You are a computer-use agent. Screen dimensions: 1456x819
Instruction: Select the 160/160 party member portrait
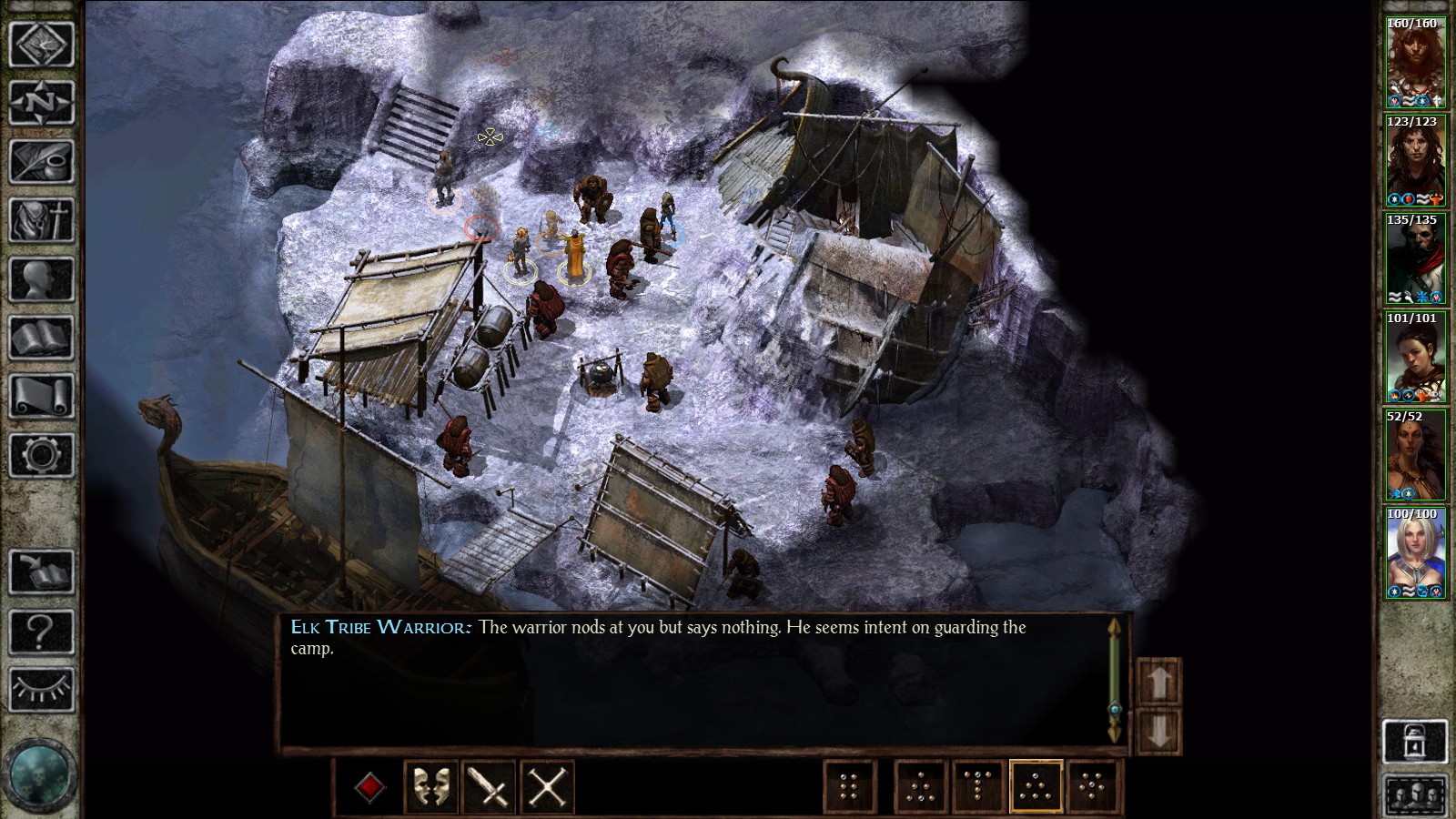[1415, 64]
